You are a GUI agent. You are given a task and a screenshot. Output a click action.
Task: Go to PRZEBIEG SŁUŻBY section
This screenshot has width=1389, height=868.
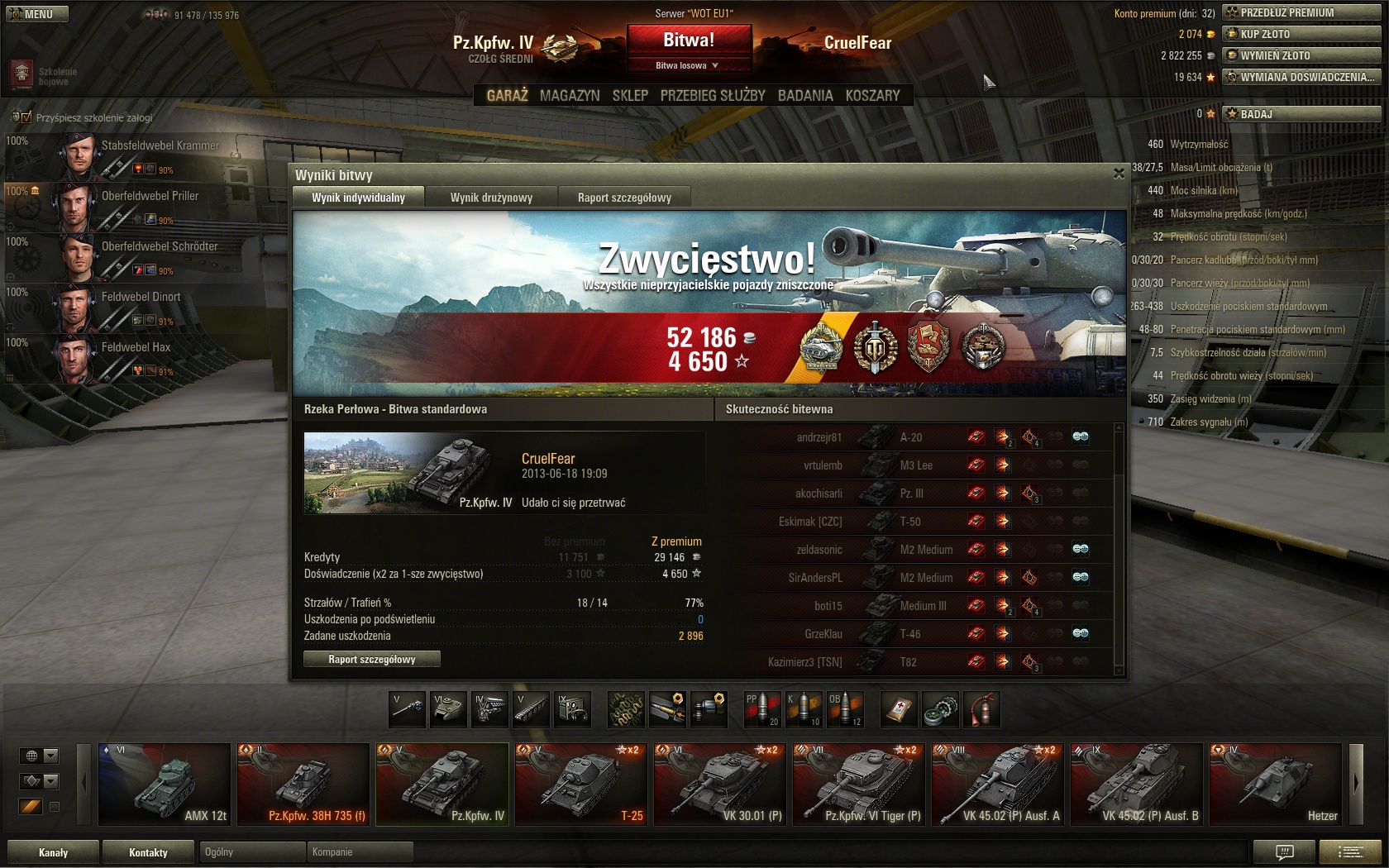713,96
